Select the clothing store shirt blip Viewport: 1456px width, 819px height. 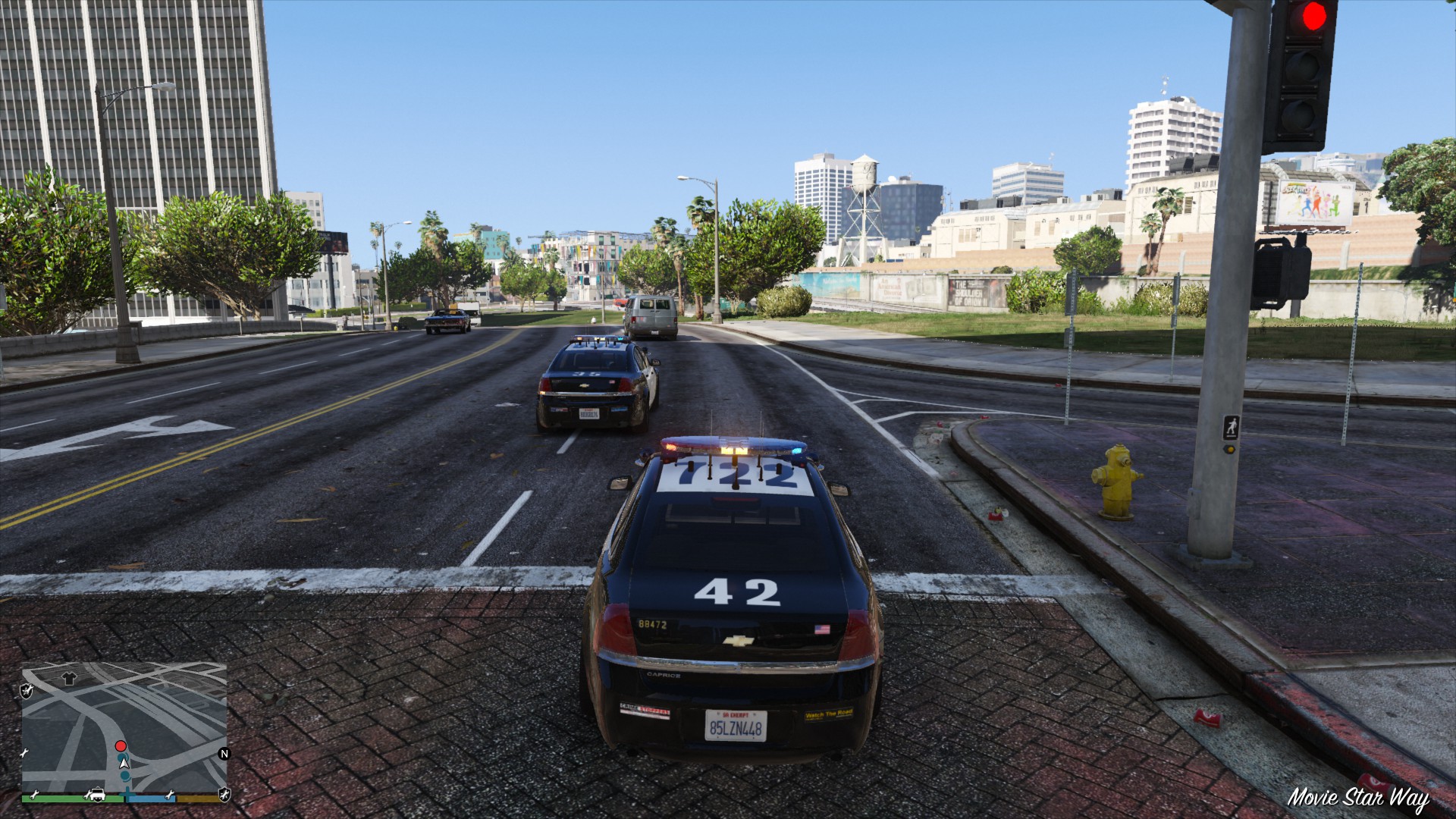click(x=69, y=677)
